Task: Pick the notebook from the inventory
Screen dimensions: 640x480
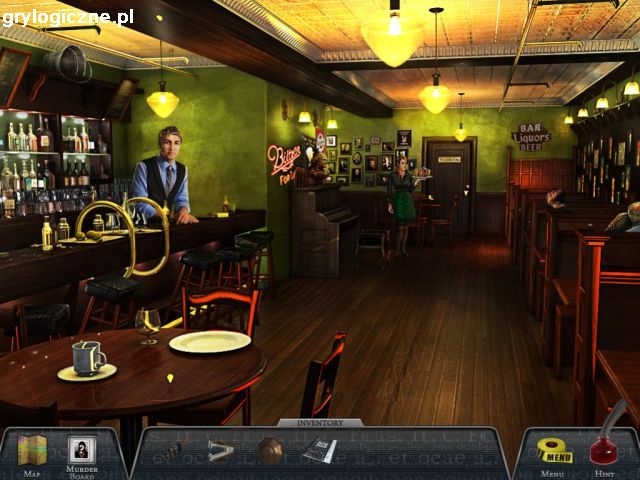Action: (319, 451)
